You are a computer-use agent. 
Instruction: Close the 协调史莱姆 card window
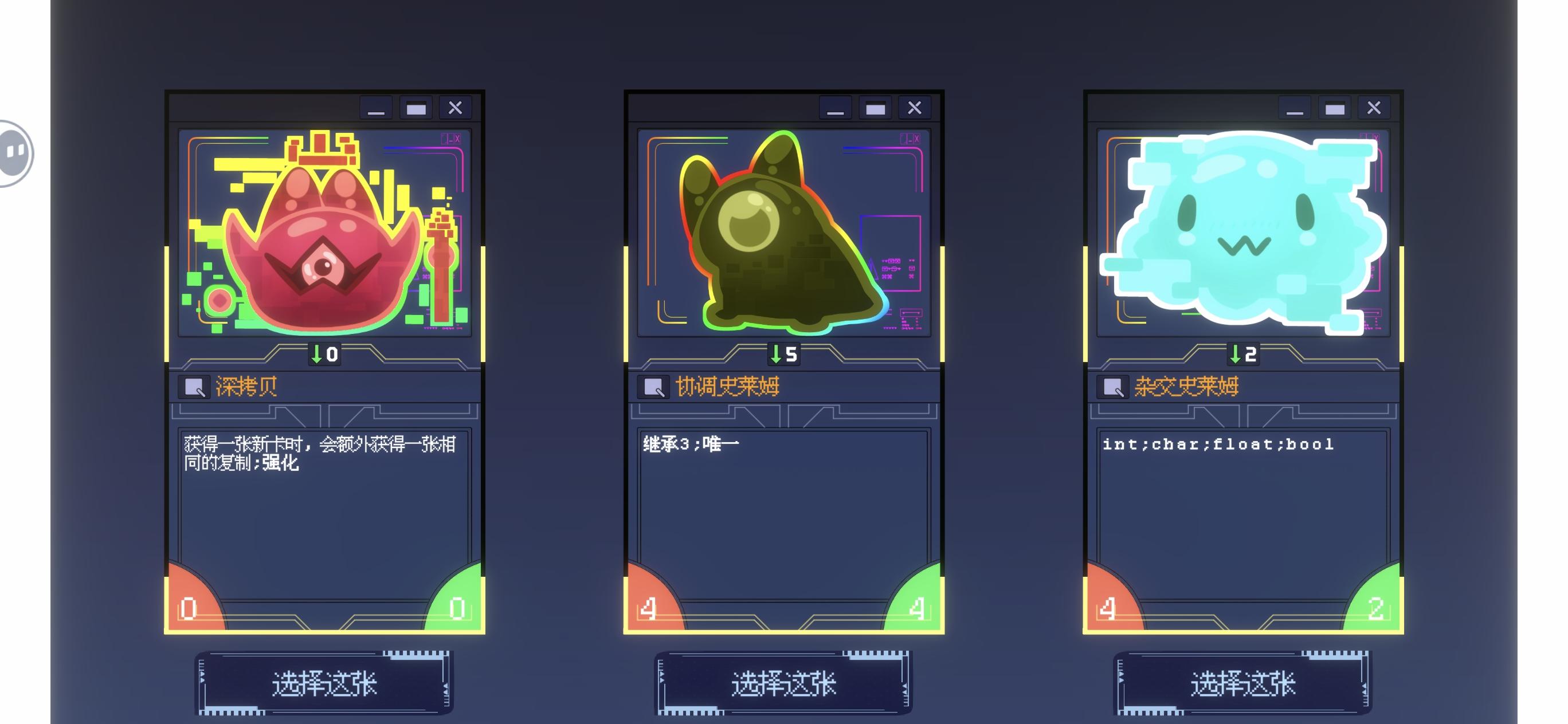pyautogui.click(x=915, y=108)
